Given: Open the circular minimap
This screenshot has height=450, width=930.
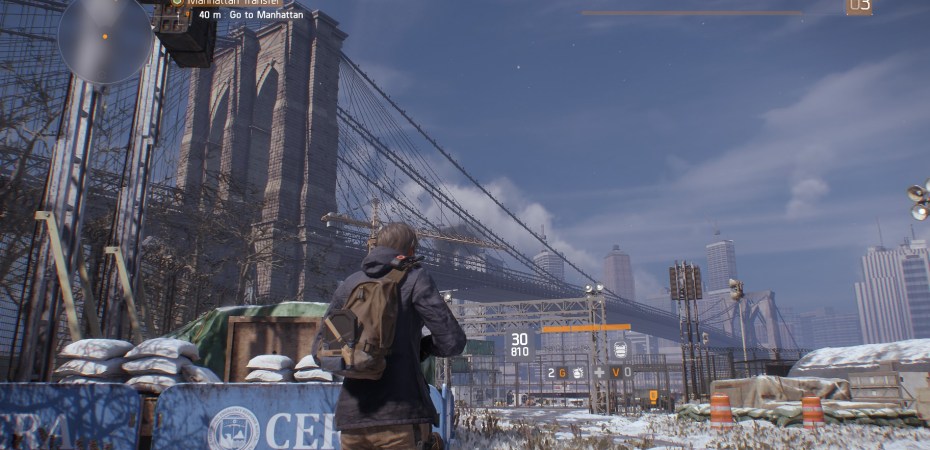Looking at the screenshot, I should point(104,37).
